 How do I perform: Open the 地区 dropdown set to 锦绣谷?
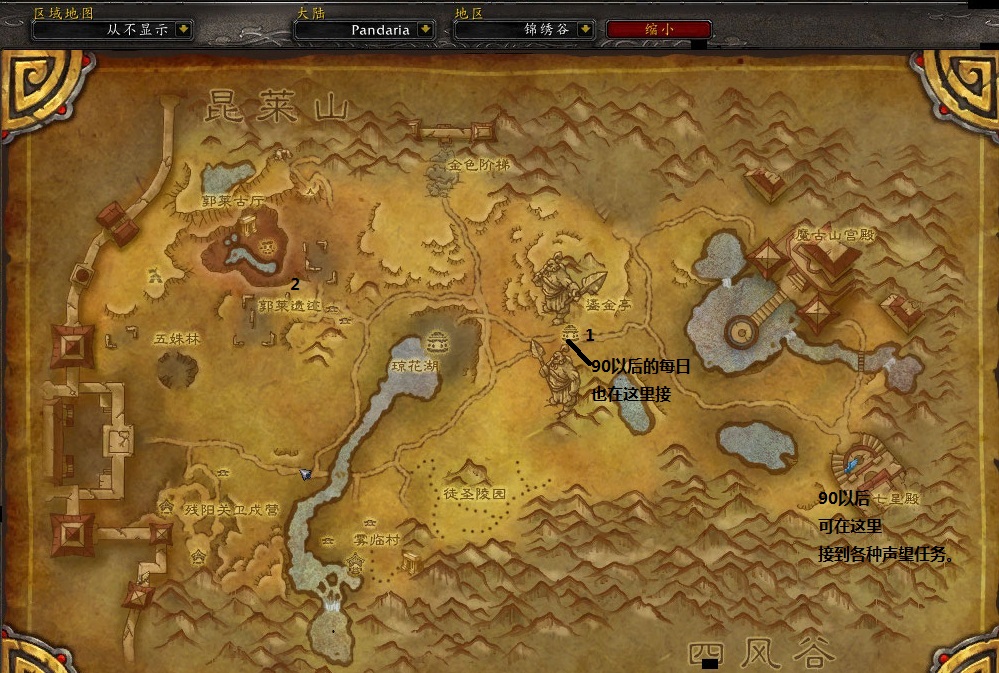click(584, 30)
